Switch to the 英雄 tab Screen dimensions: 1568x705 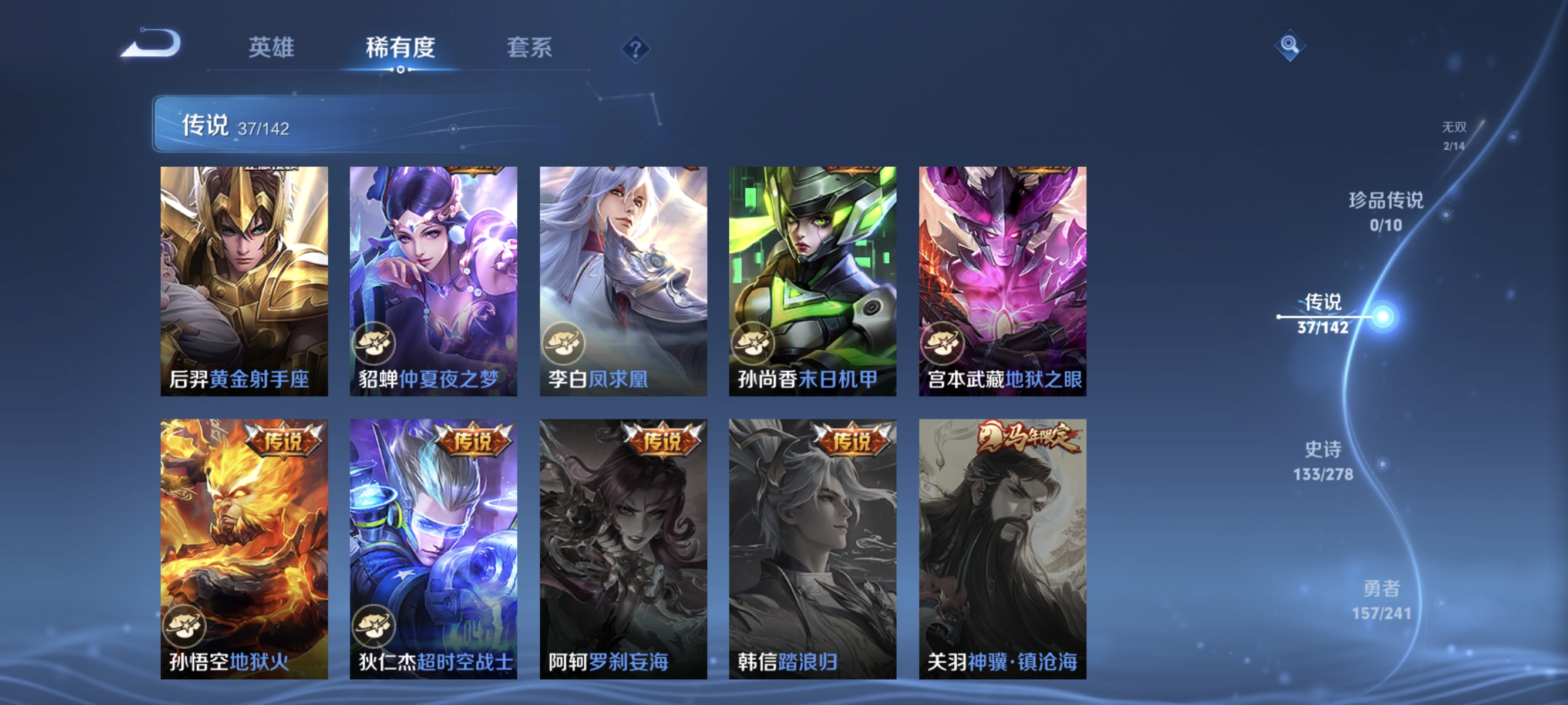pos(271,49)
